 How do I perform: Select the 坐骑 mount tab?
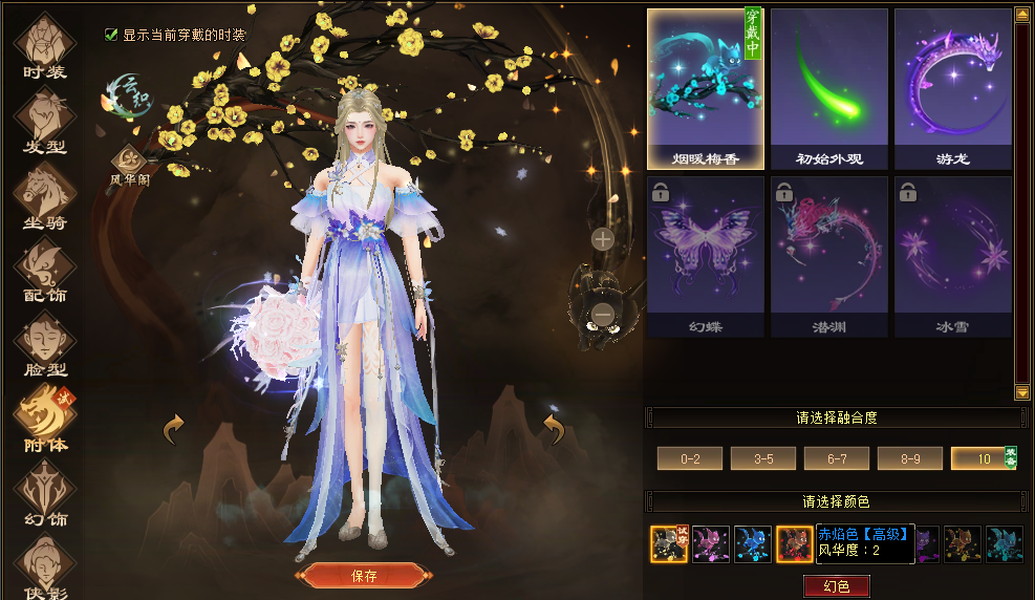(x=45, y=195)
